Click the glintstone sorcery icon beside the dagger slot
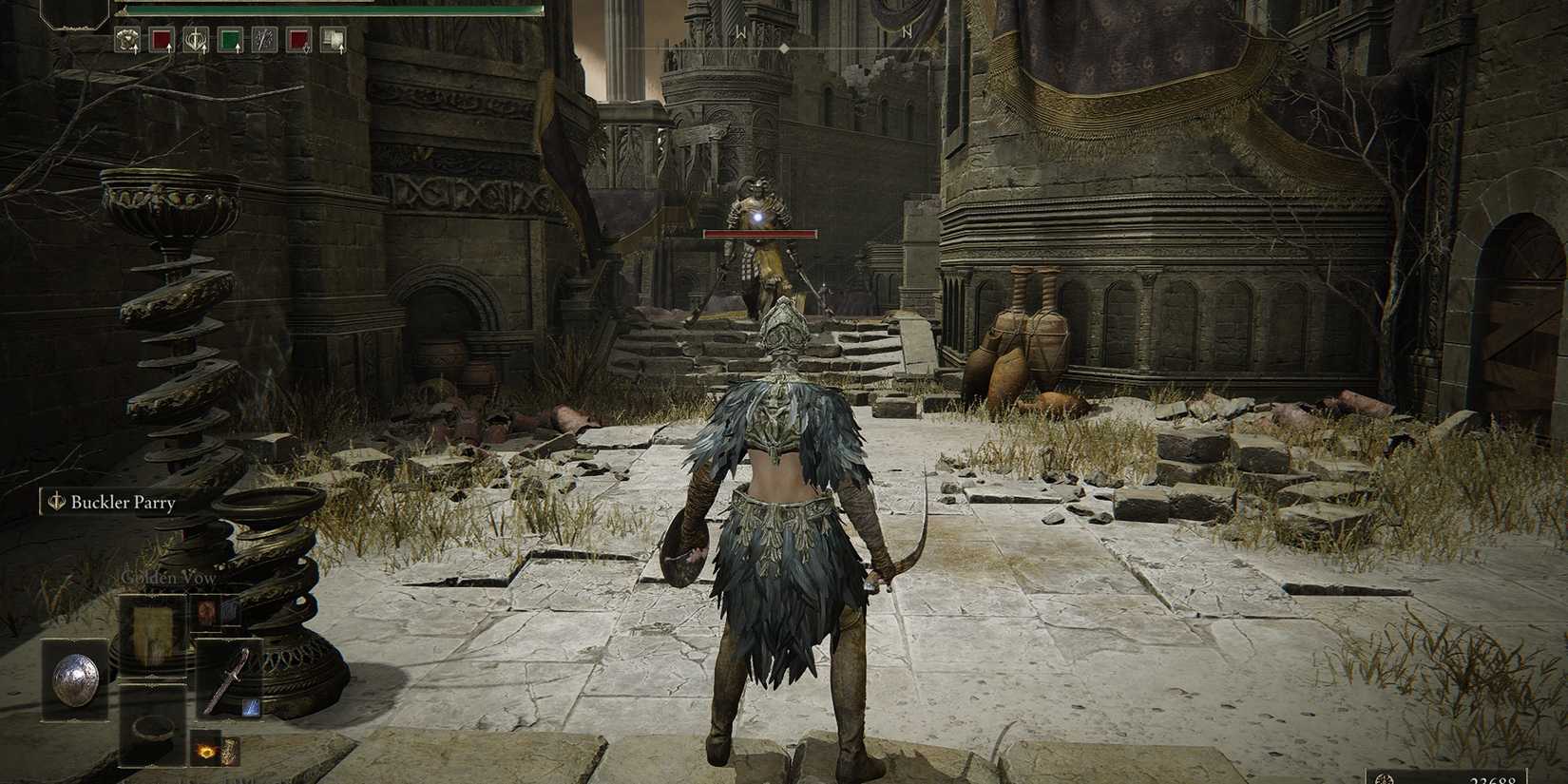This screenshot has width=1568, height=784. click(x=250, y=708)
